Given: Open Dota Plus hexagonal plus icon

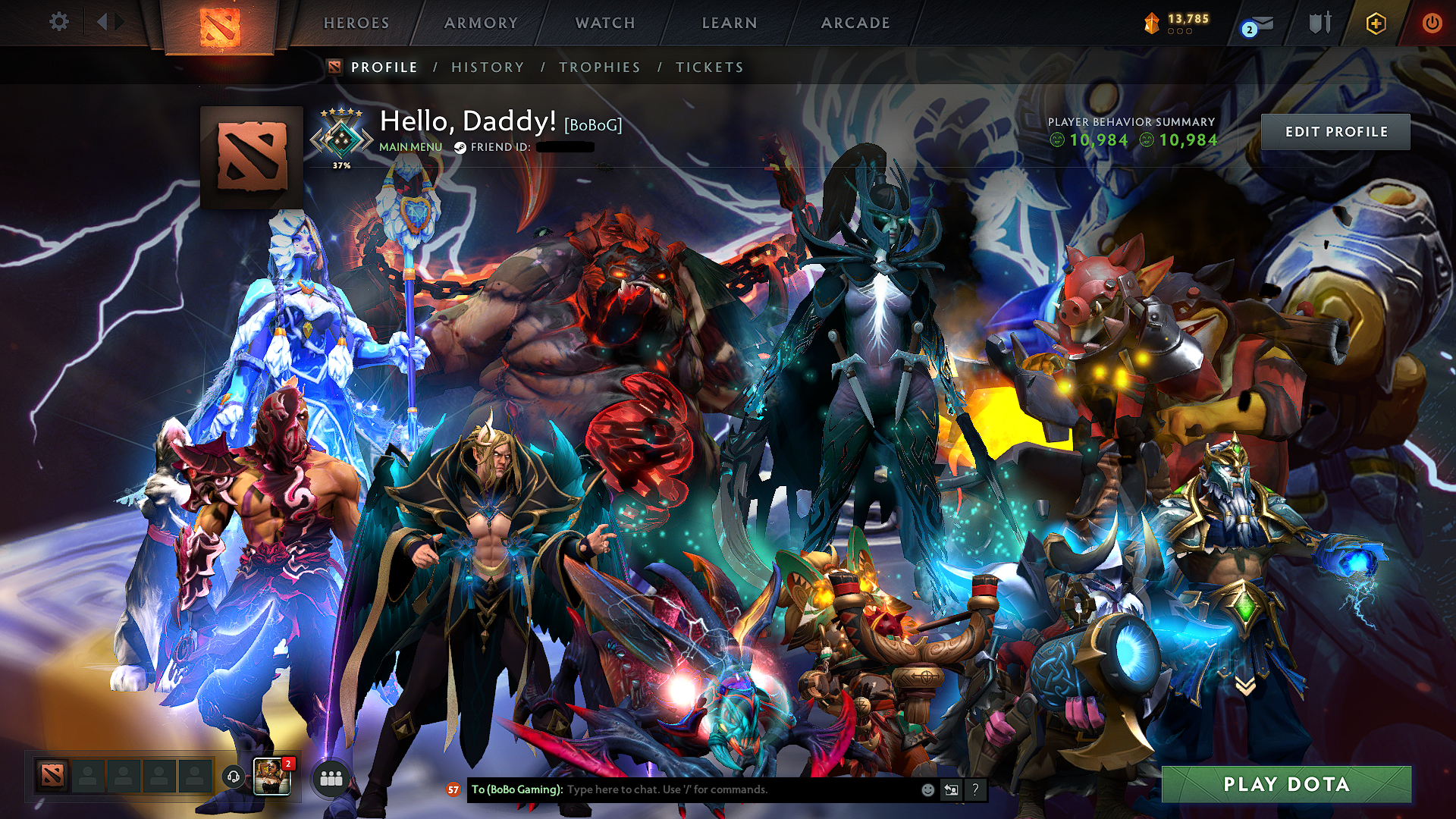Looking at the screenshot, I should point(1376,23).
